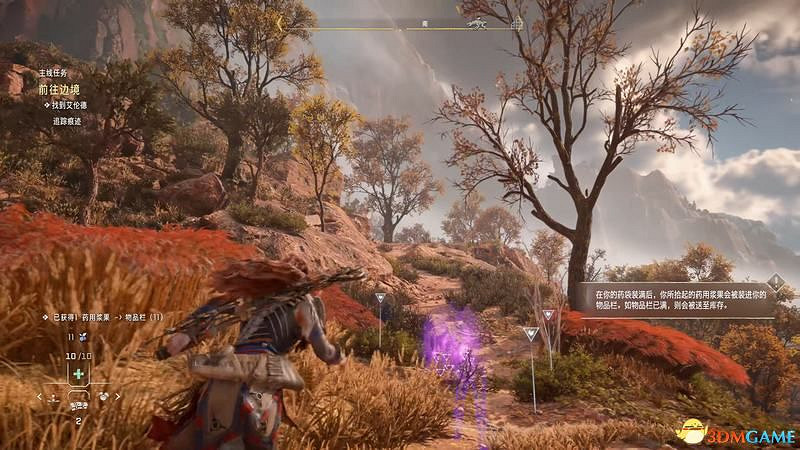
Task: Use the green cross medicine pouch icon
Action: coord(78,373)
